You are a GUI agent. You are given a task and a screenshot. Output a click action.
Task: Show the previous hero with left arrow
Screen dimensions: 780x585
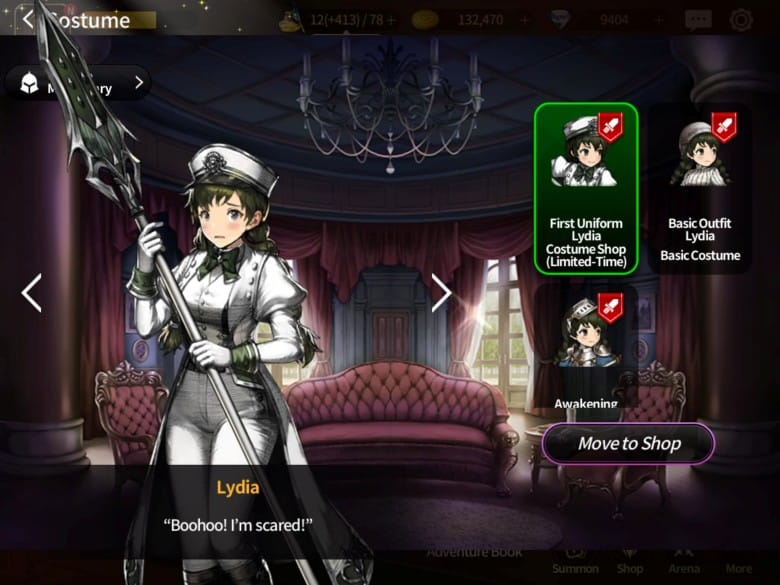31,293
